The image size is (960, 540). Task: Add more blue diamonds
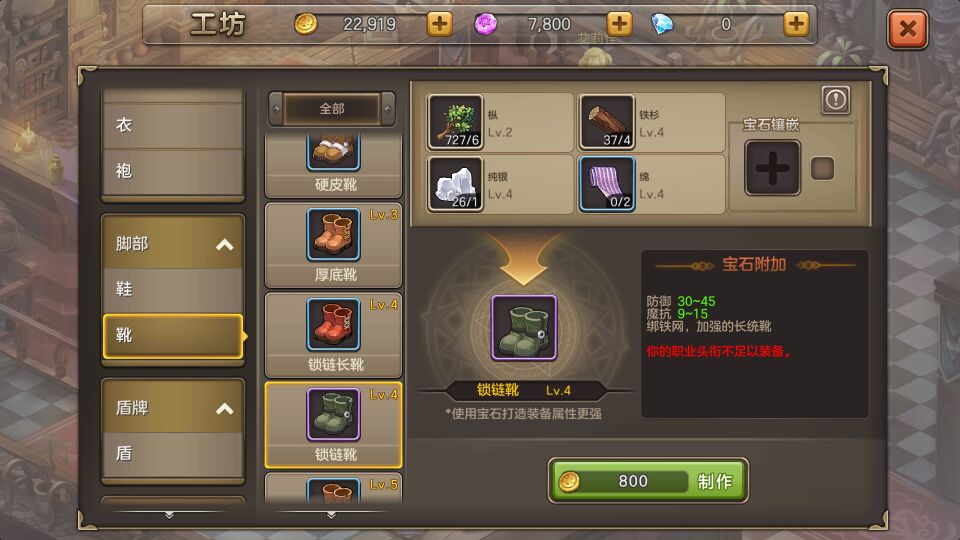795,24
